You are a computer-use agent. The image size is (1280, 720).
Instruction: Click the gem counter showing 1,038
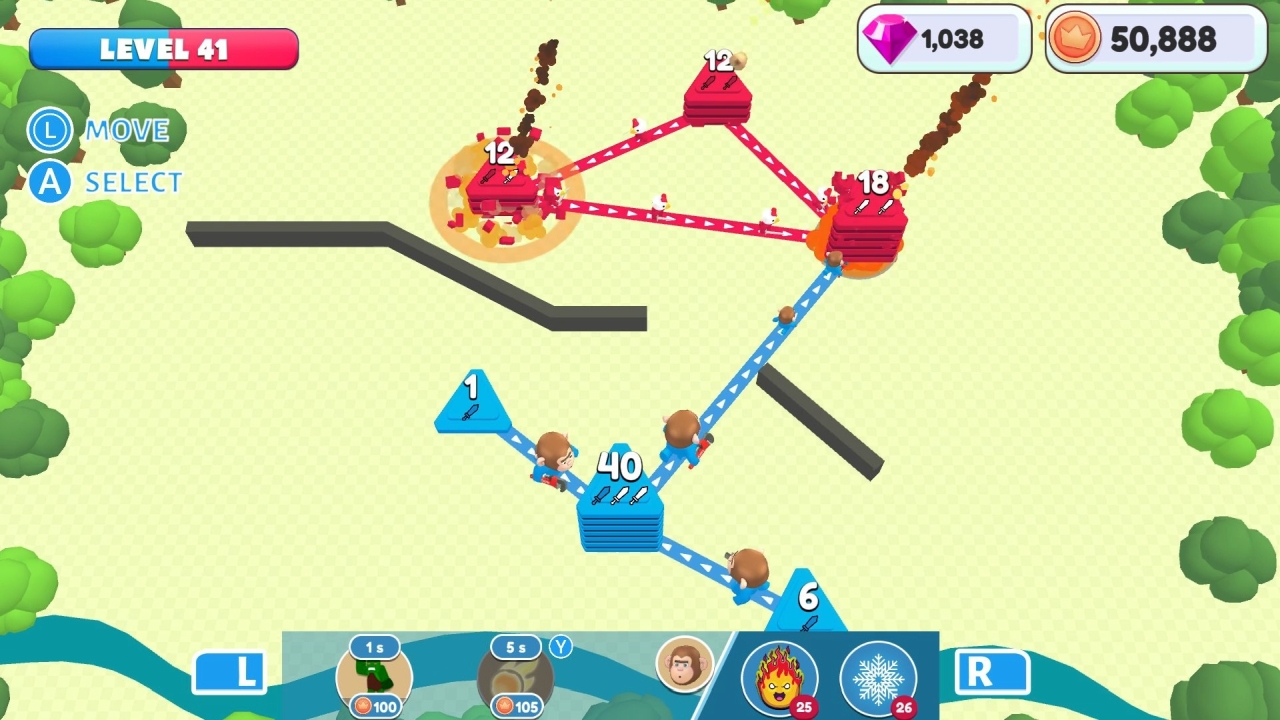(x=941, y=39)
